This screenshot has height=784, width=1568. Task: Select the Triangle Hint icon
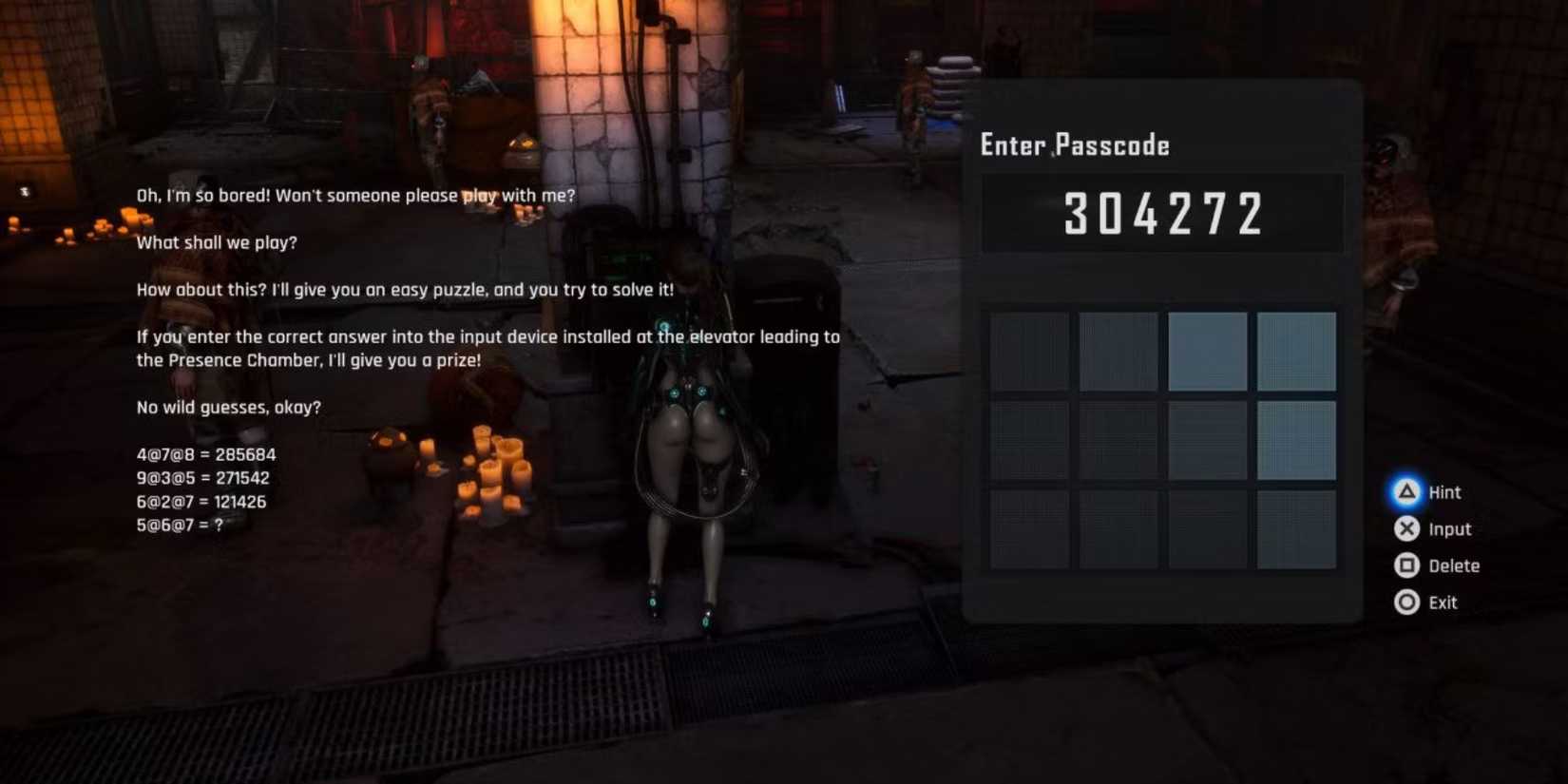(1407, 492)
